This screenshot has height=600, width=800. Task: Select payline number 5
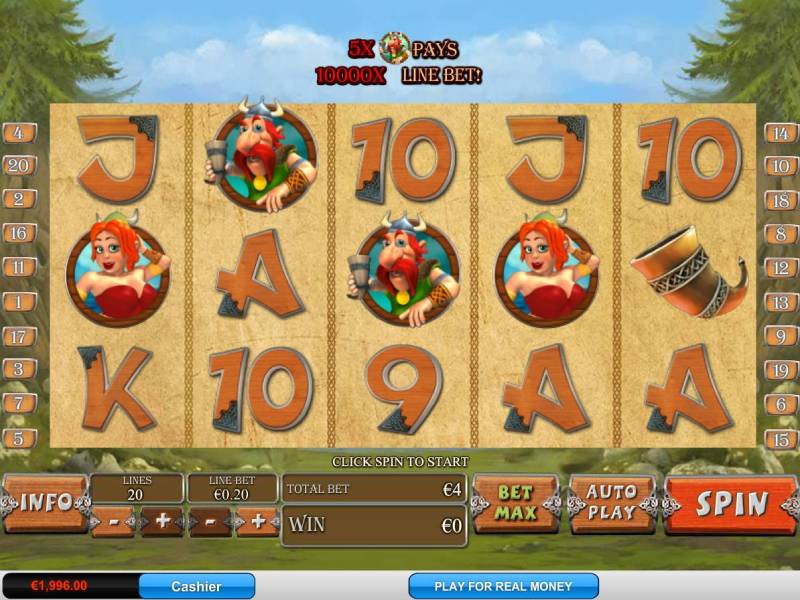click(x=19, y=438)
